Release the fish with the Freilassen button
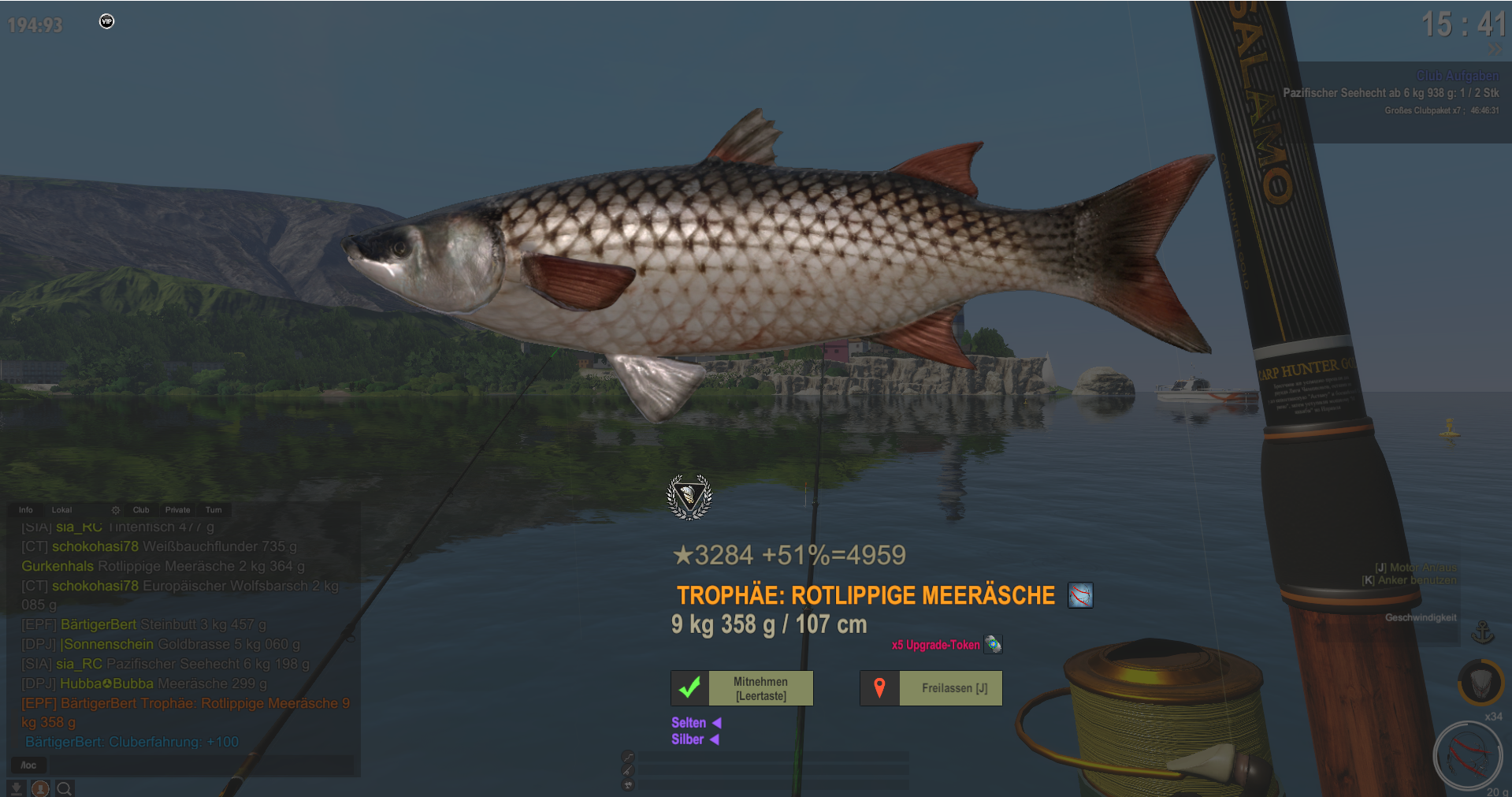This screenshot has height=797, width=1512. (x=931, y=688)
